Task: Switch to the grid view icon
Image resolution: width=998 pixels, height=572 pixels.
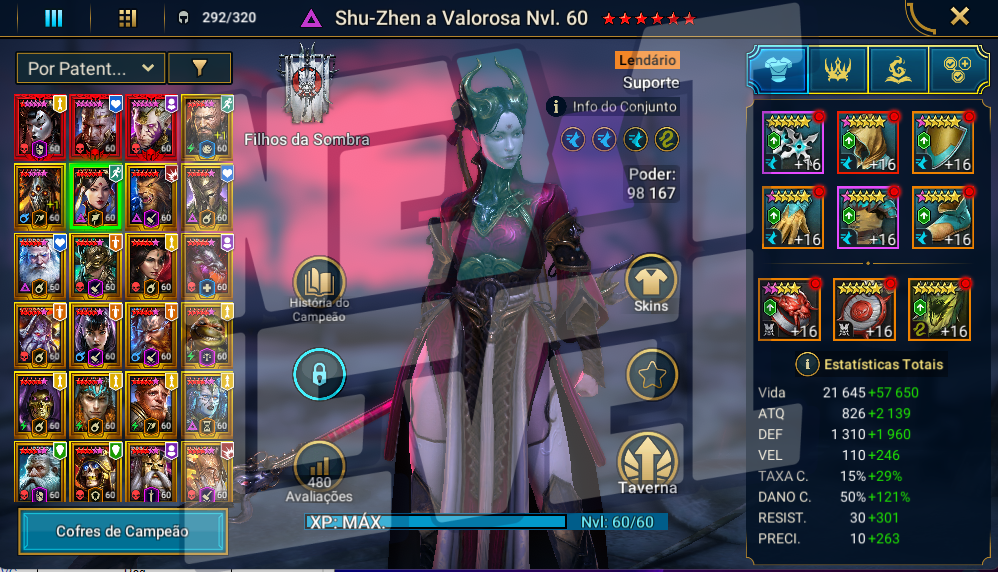Action: [127, 18]
